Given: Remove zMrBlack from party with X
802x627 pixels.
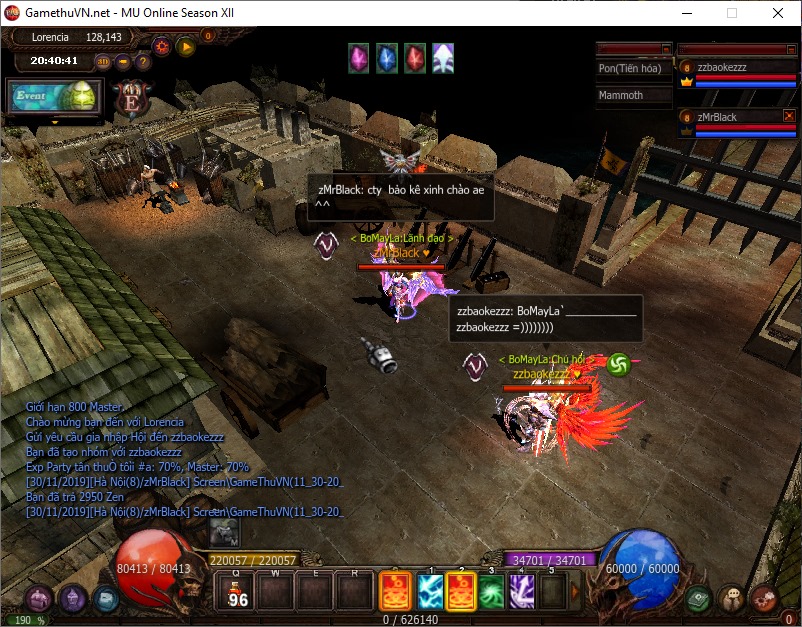Looking at the screenshot, I should pos(789,116).
